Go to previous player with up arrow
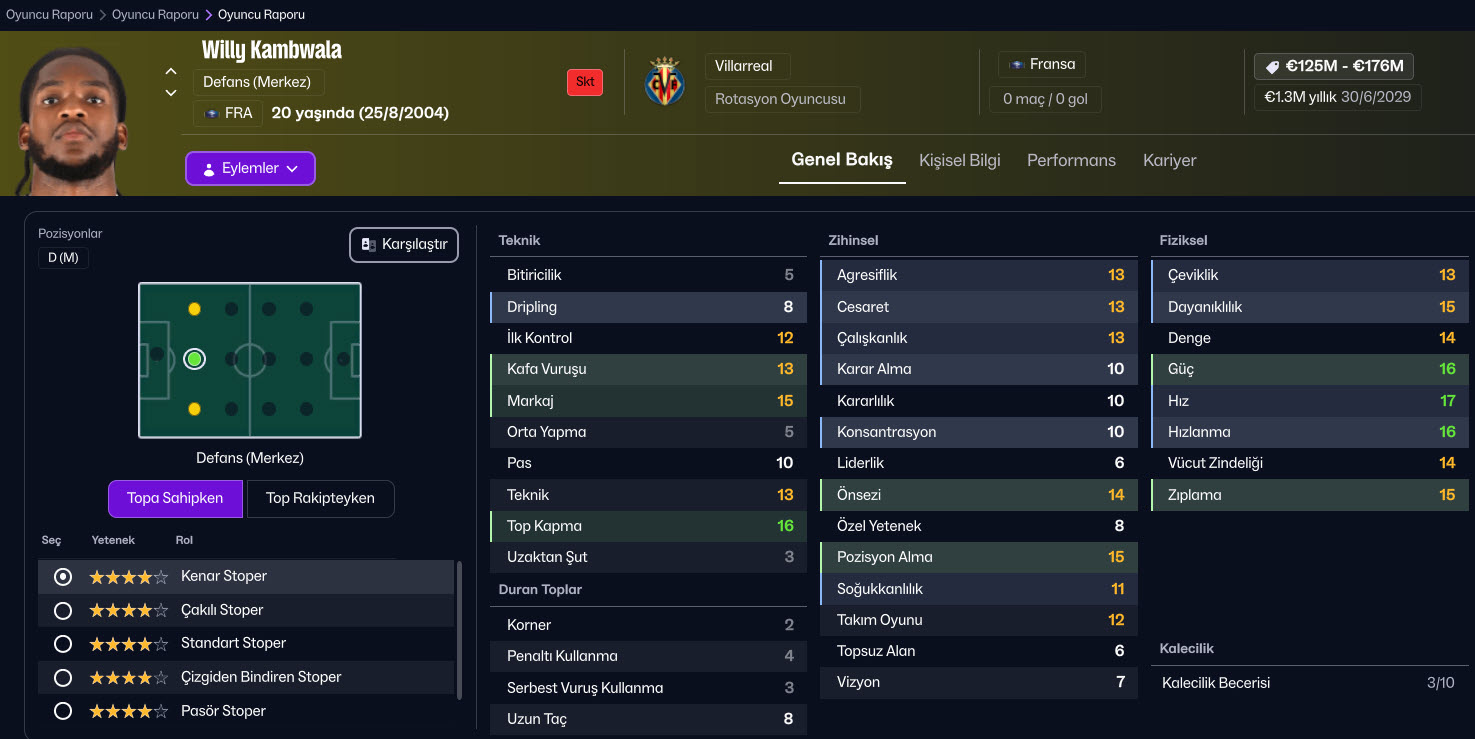Viewport: 1475px width, 739px height. 171,71
